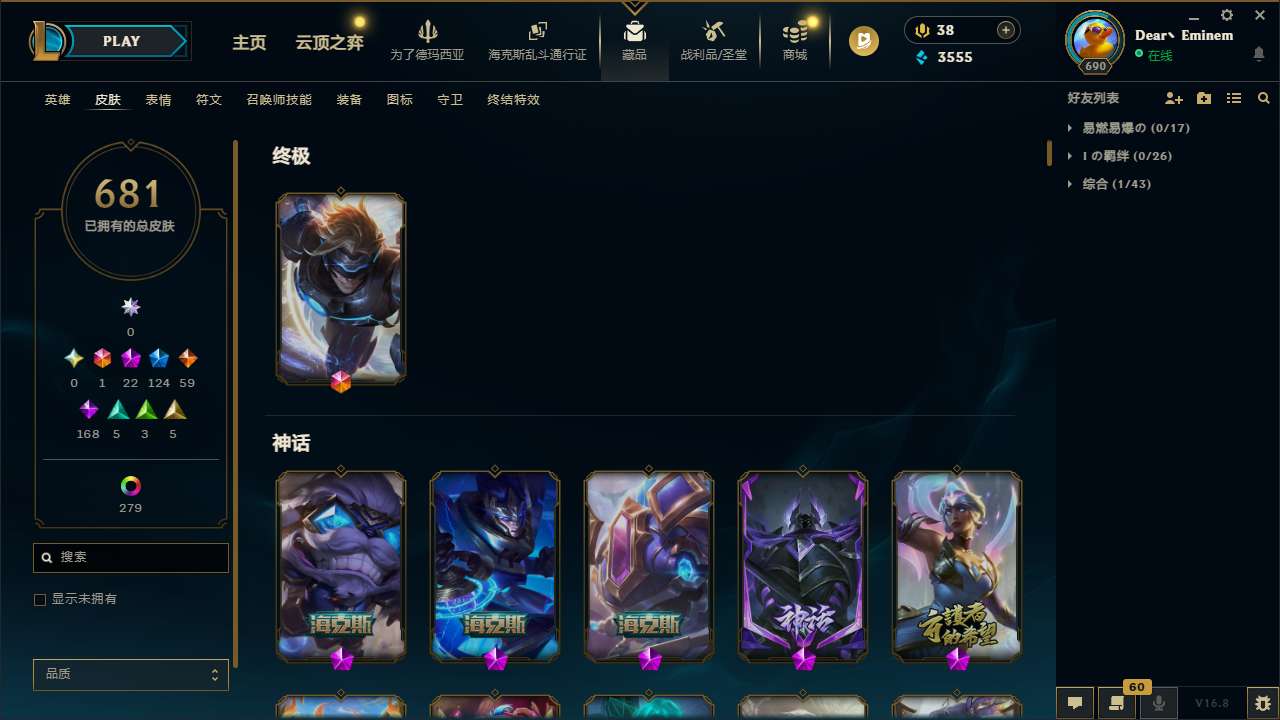The height and width of the screenshot is (720, 1280).
Task: Enable the 显示未拥有 checkbox
Action: (40, 599)
